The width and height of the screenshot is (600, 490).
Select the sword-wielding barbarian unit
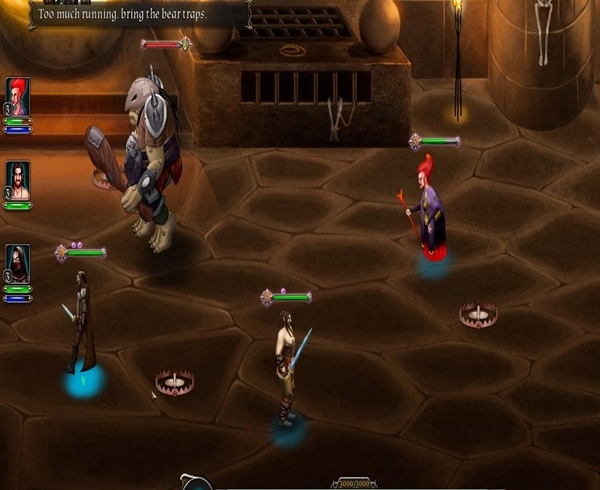click(288, 367)
